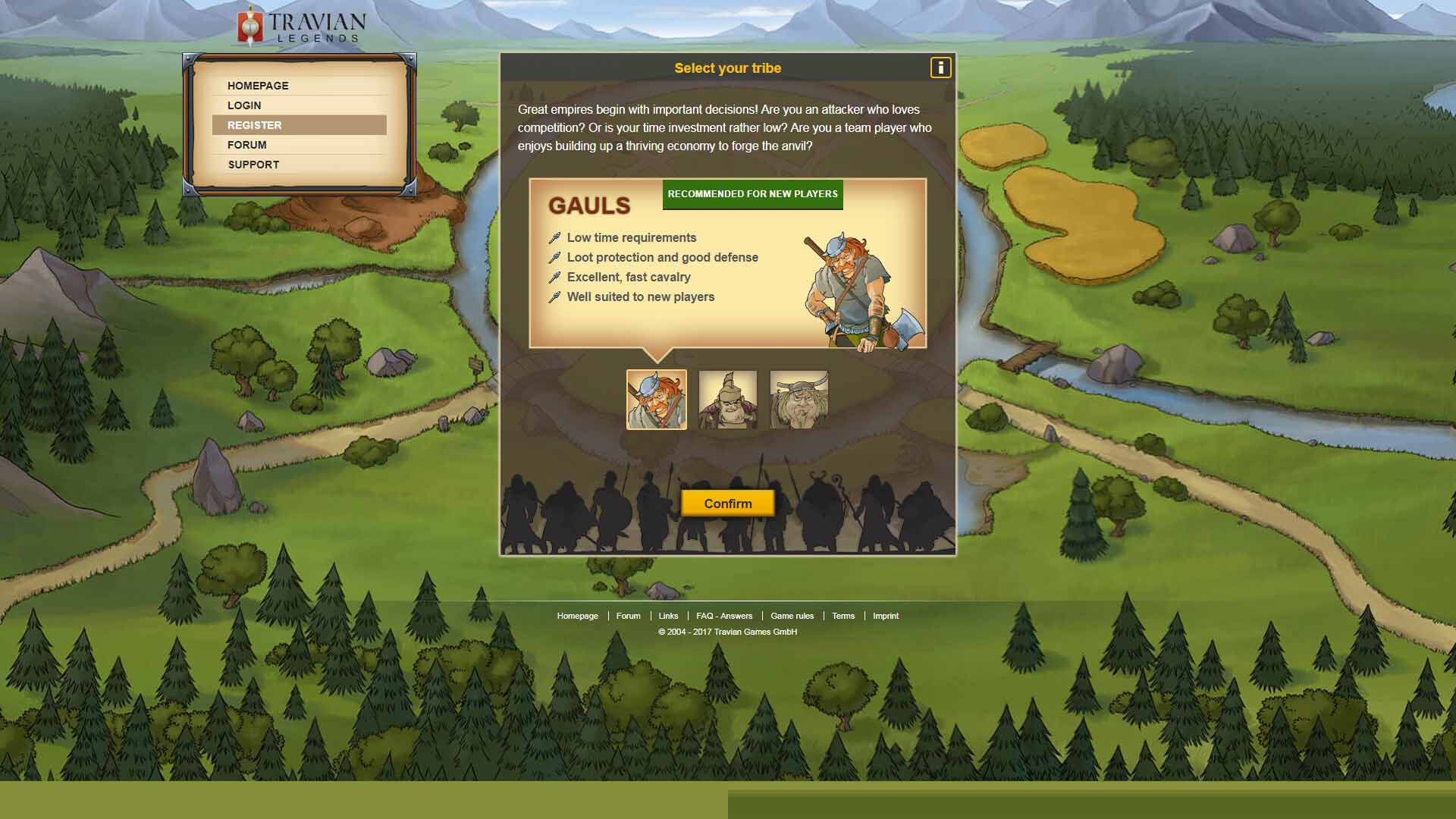Open the FAQ - Answers link

tap(724, 616)
